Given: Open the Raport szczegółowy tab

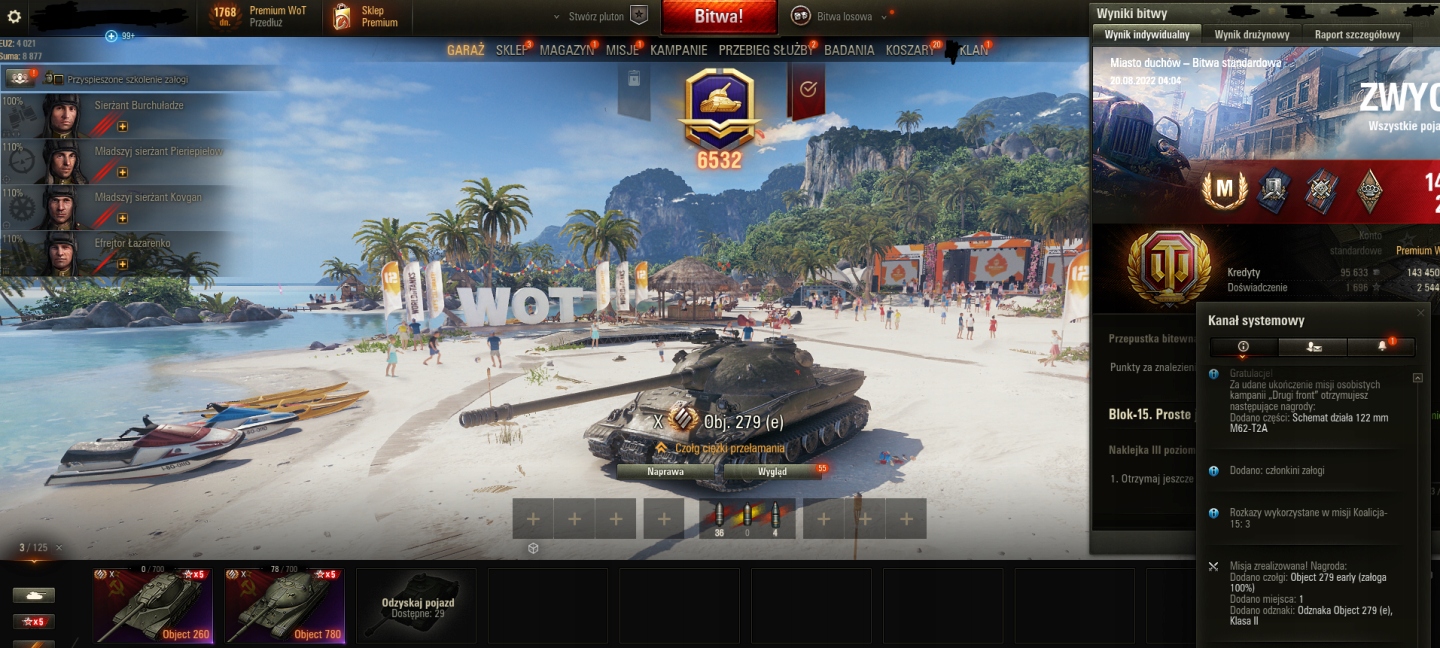Looking at the screenshot, I should tap(1356, 34).
